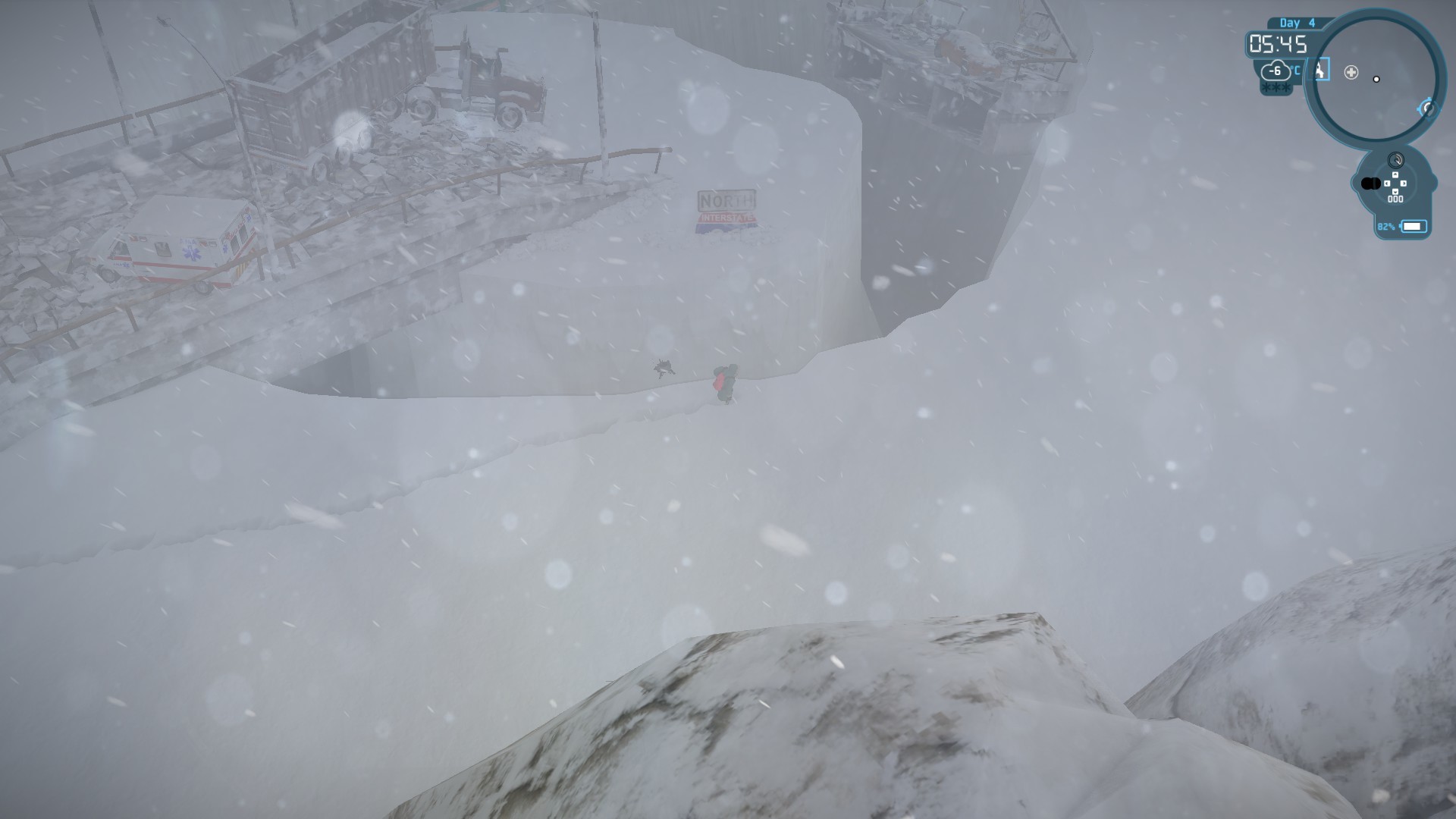Click the player dot at the compass center
The image size is (1456, 819).
tap(1376, 79)
